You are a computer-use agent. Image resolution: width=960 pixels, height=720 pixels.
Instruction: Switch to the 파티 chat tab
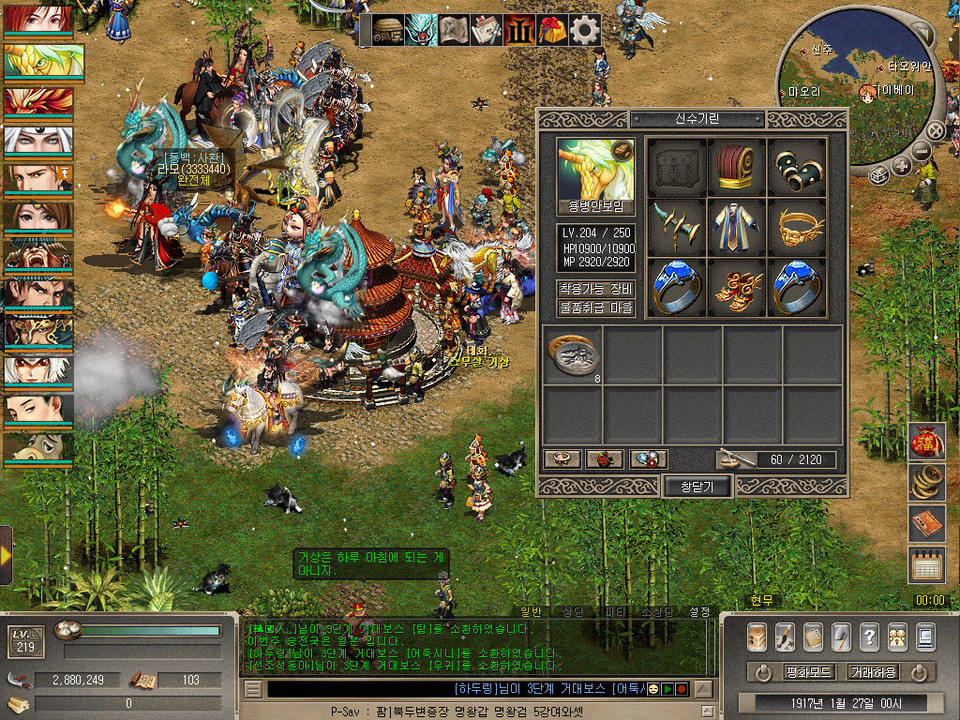615,611
